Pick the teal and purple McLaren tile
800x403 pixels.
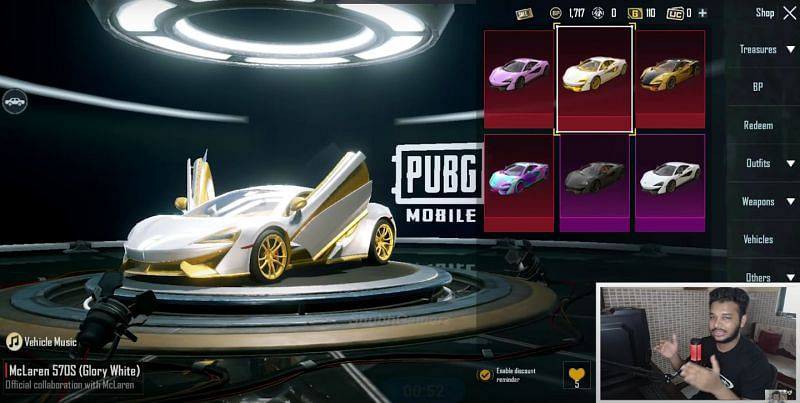click(x=519, y=180)
